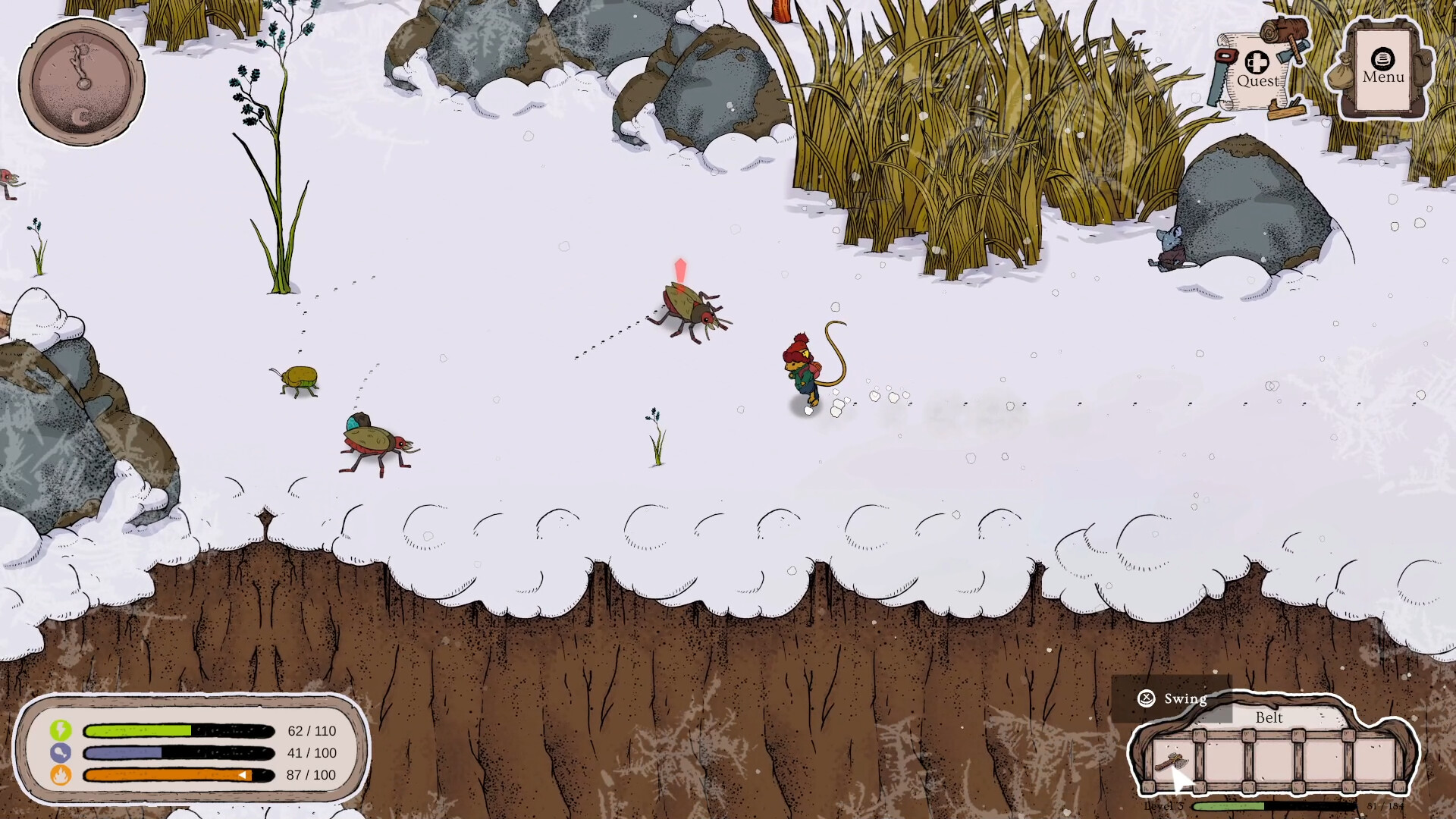The image size is (1456, 819).
Task: Select the Belt panel title
Action: 1268,718
